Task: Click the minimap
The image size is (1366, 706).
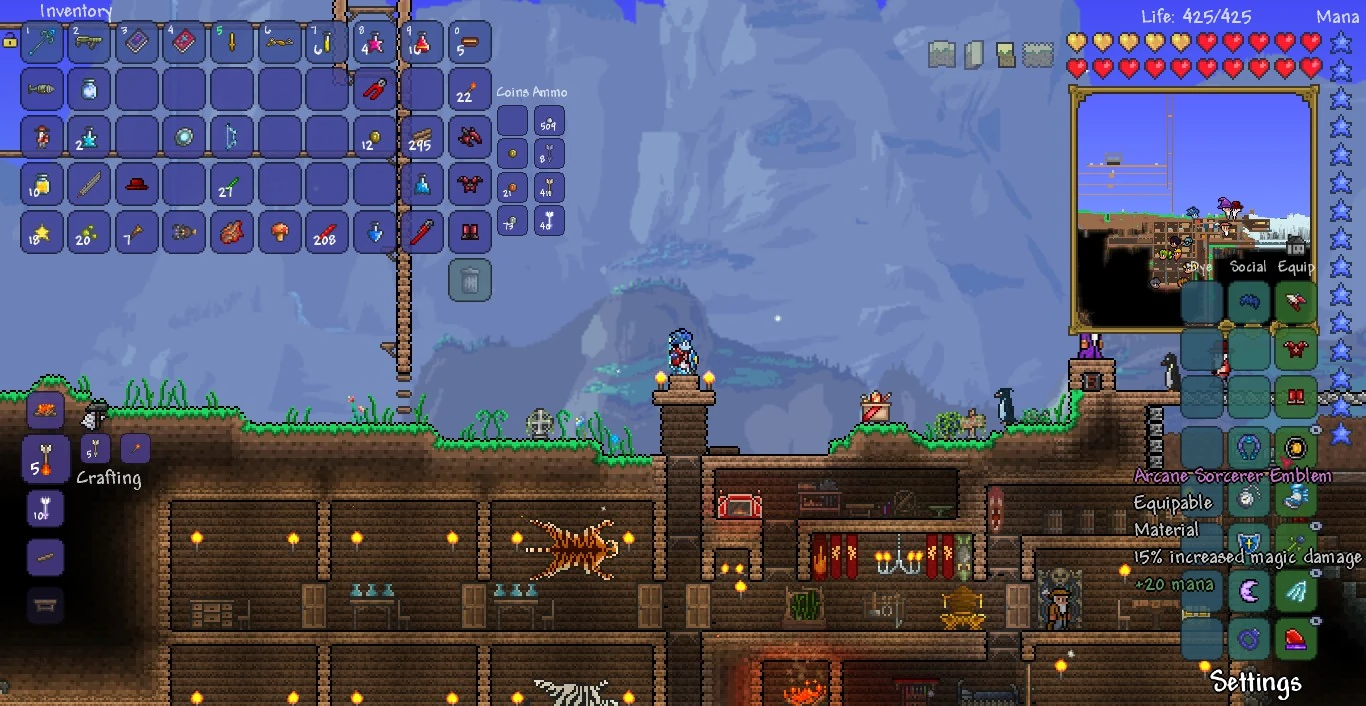Action: click(1195, 208)
